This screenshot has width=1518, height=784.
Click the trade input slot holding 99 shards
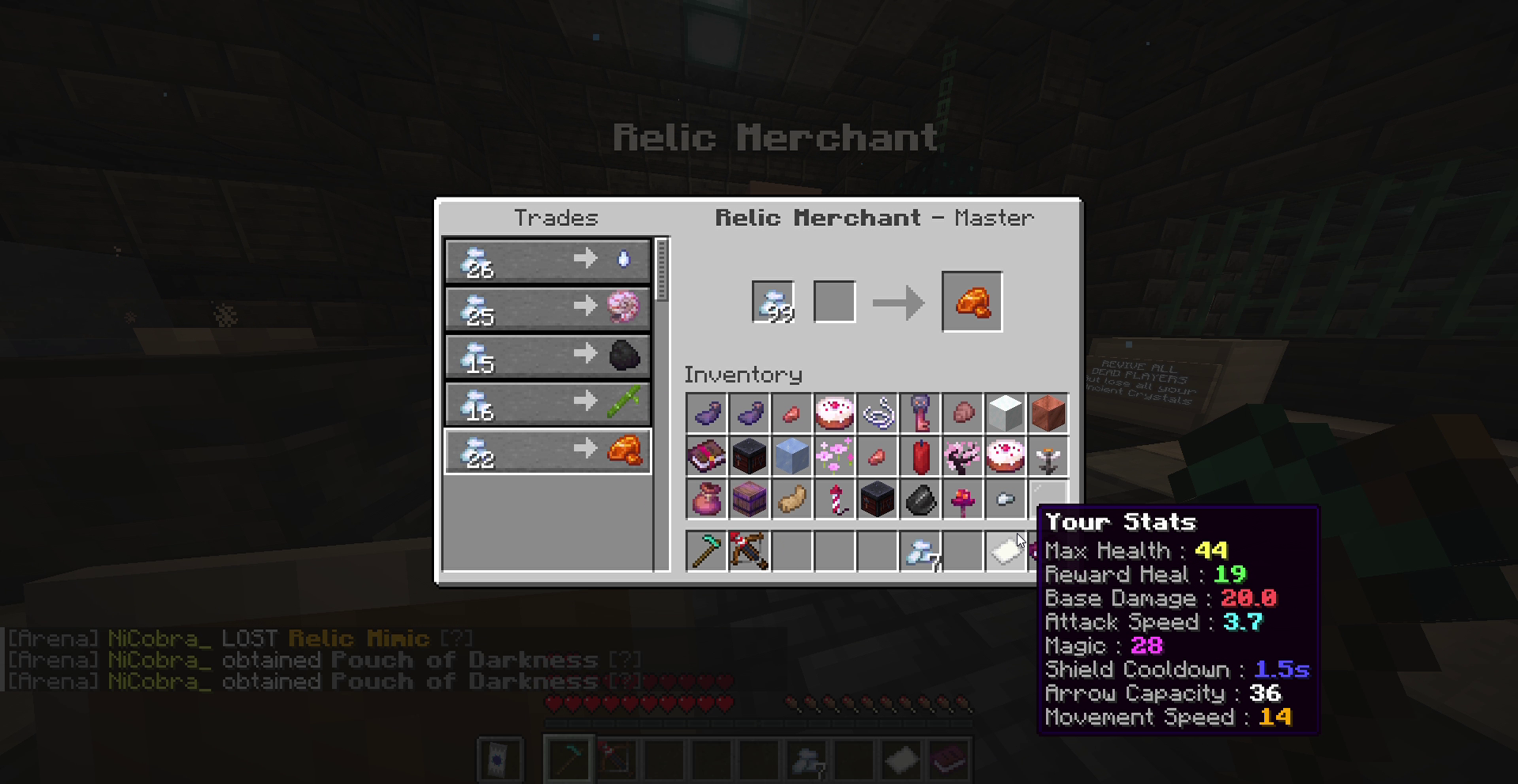tap(772, 302)
